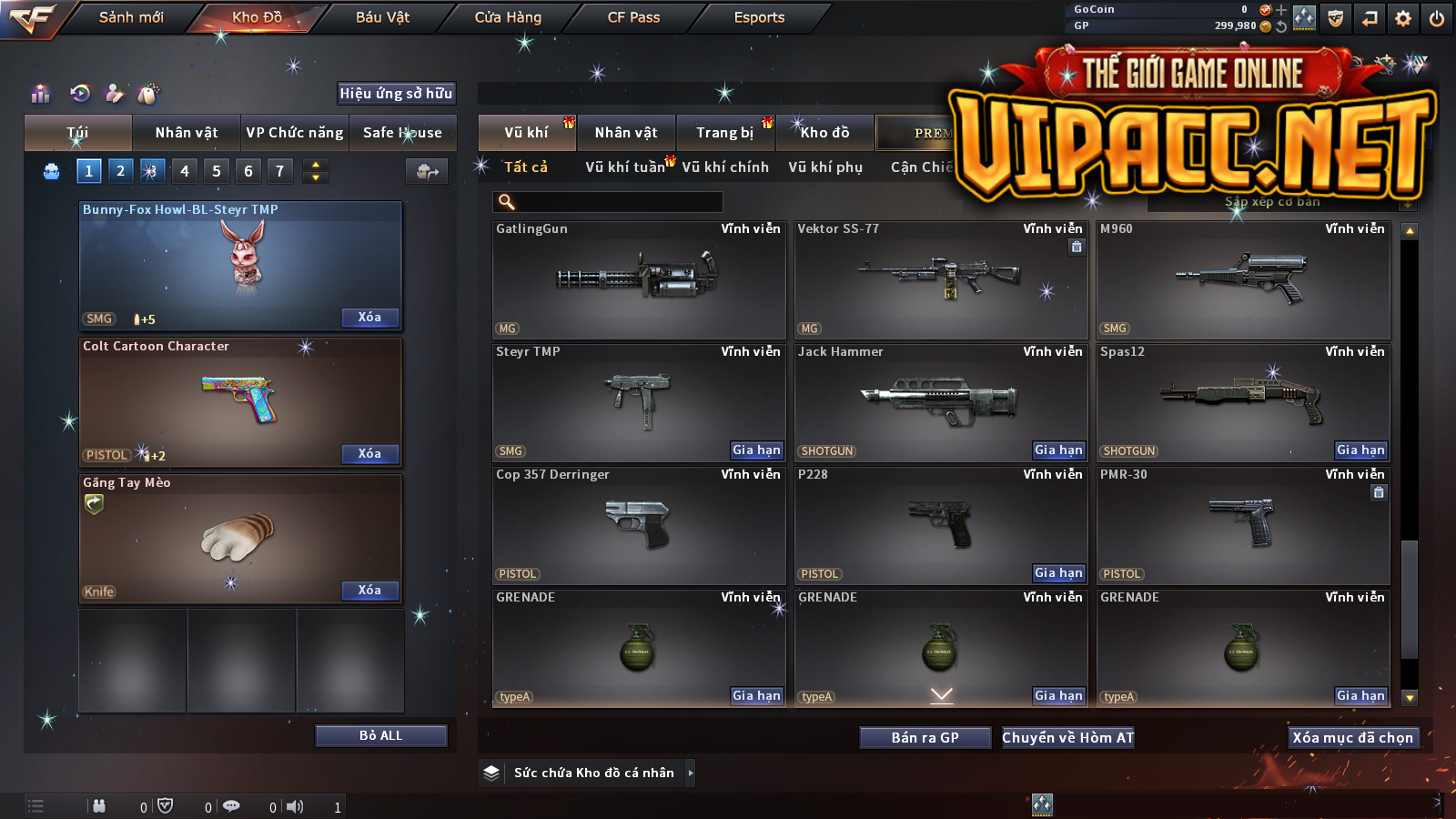The image size is (1456, 819).
Task: Click the Bỏ ALL button
Action: point(380,735)
